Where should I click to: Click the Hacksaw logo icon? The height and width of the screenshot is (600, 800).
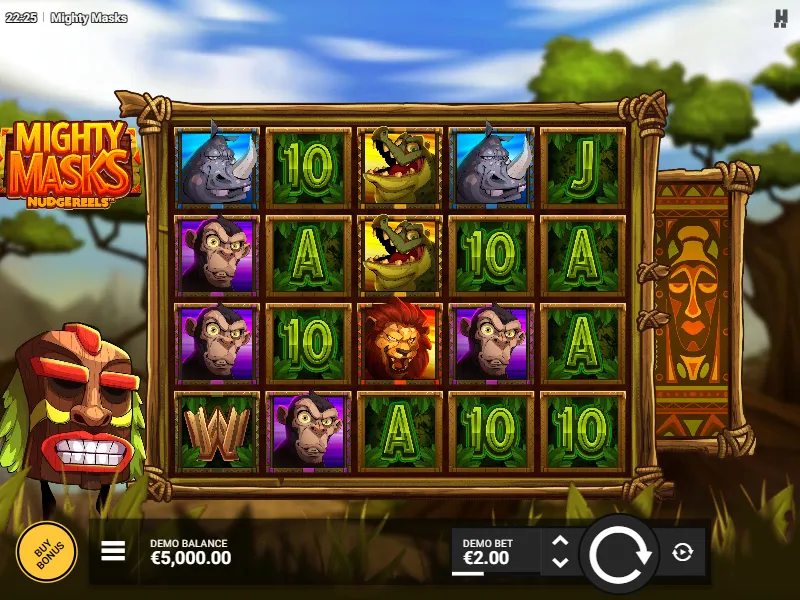[781, 18]
